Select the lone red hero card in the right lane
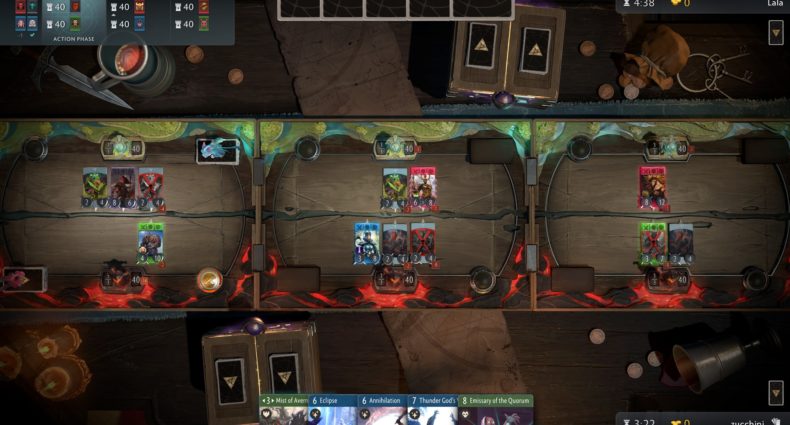The height and width of the screenshot is (425, 790). tap(653, 187)
